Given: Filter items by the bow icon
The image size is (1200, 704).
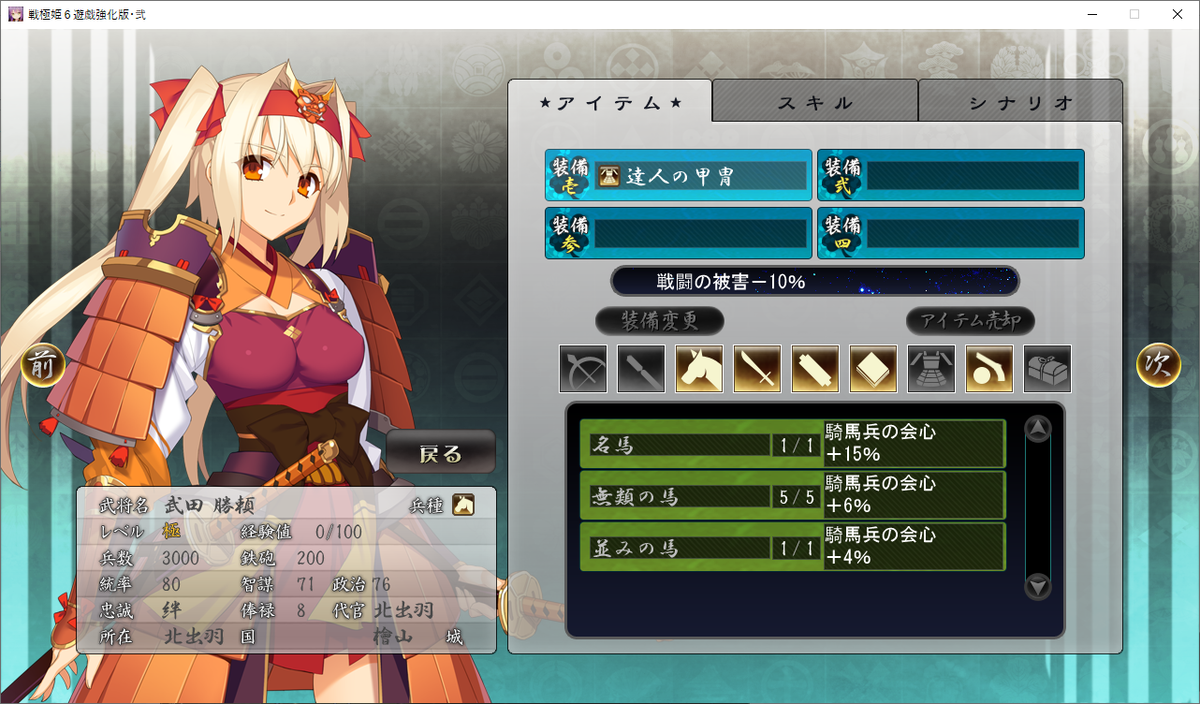Looking at the screenshot, I should click(583, 369).
